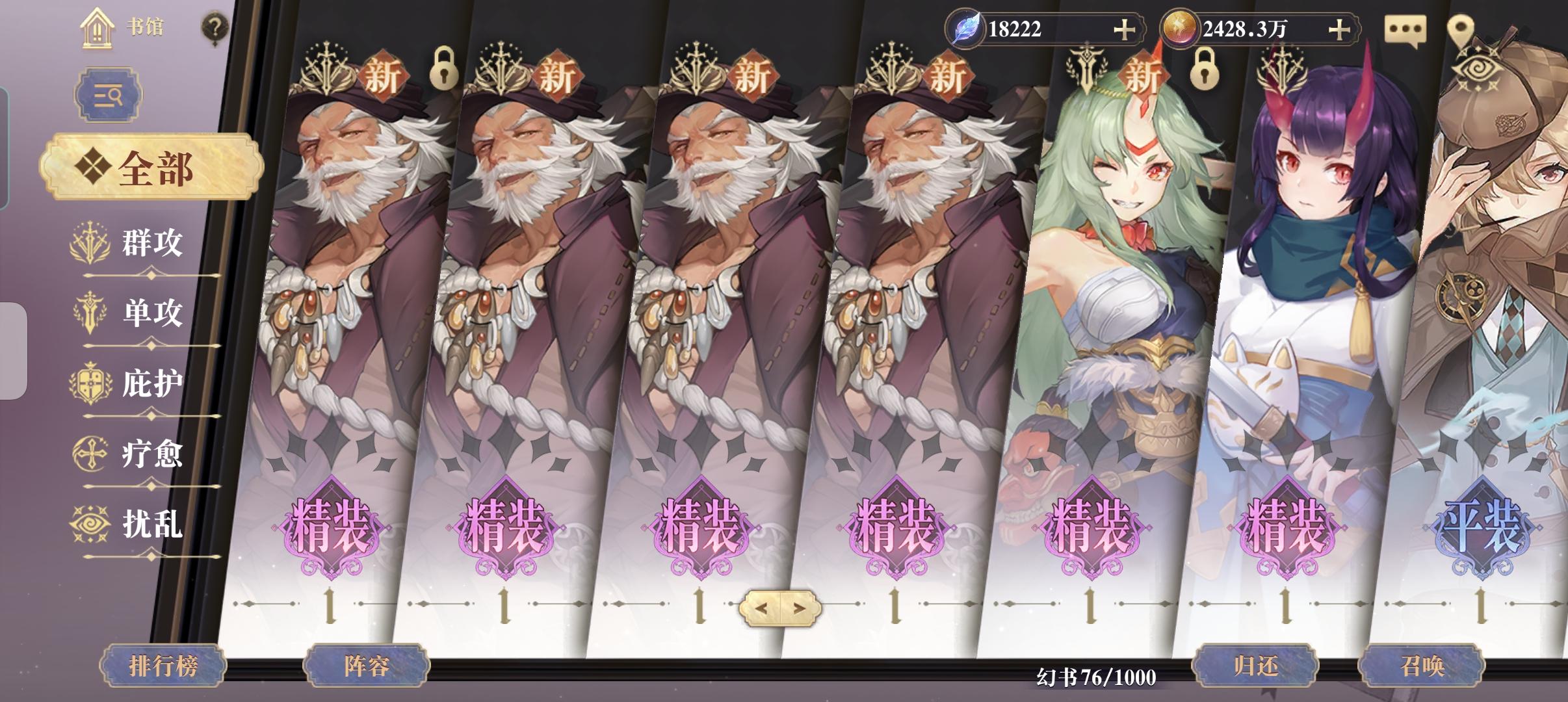Image resolution: width=1568 pixels, height=702 pixels.
Task: Open the search filter icon
Action: point(108,95)
